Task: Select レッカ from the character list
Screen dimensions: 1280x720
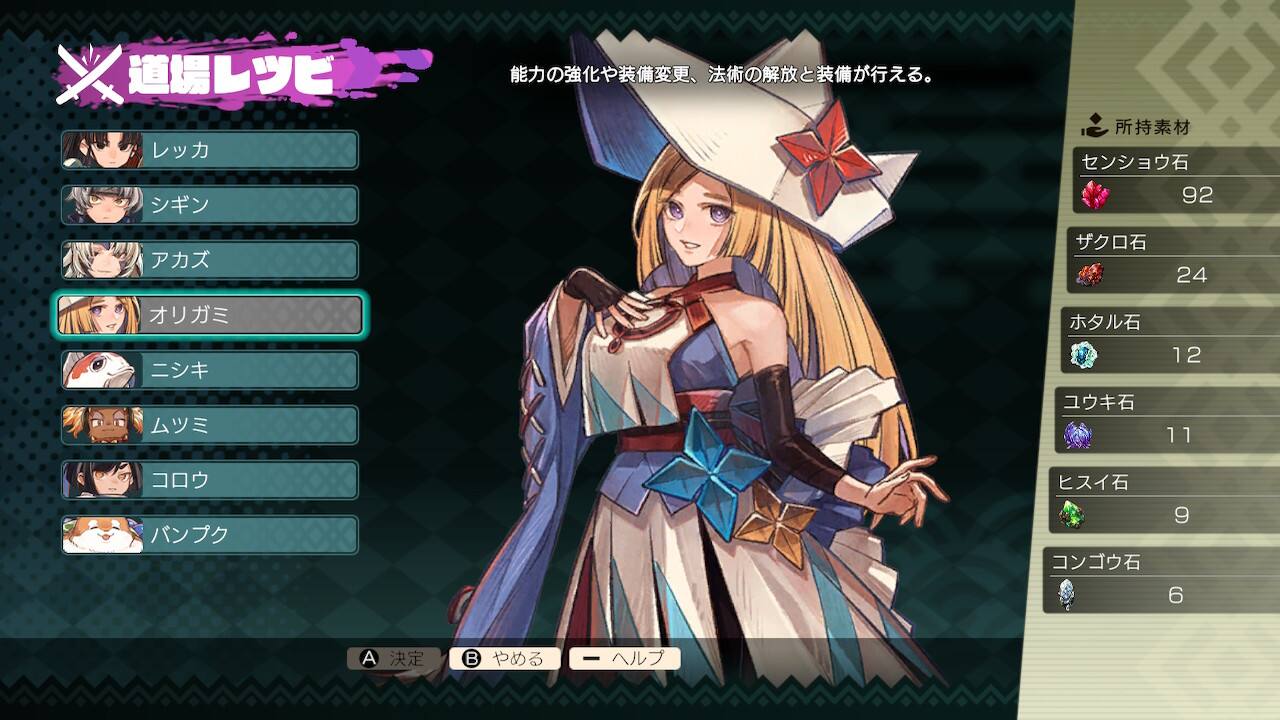Action: pos(210,150)
